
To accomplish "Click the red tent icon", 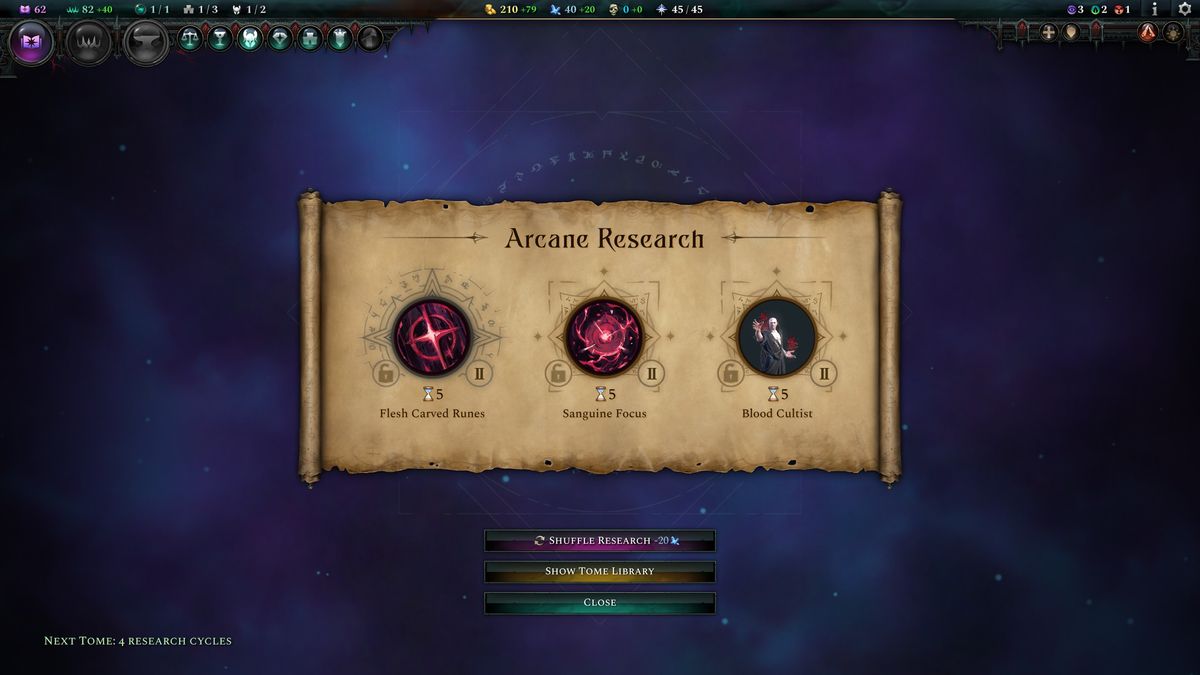I will click(1147, 32).
